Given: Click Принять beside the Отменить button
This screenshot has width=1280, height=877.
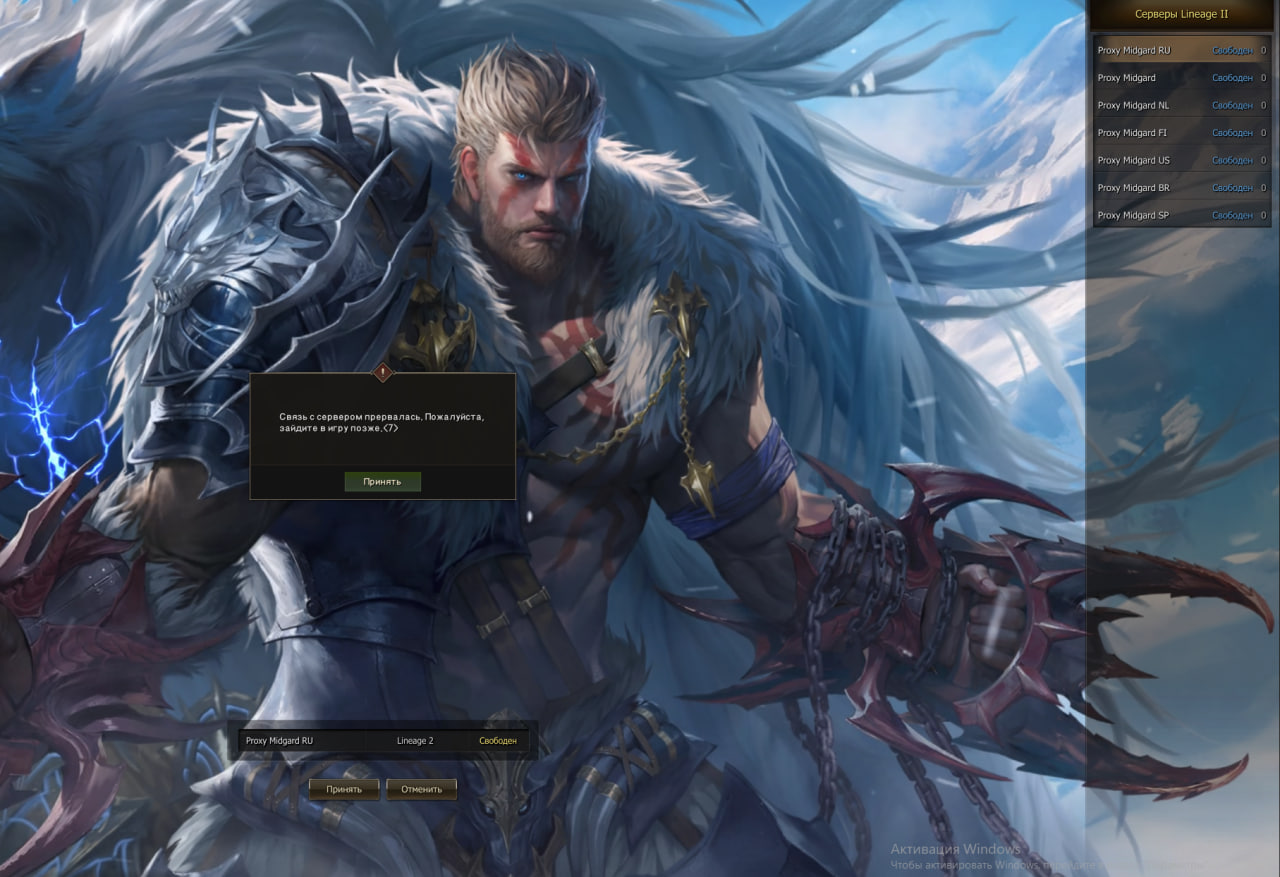Looking at the screenshot, I should [344, 789].
